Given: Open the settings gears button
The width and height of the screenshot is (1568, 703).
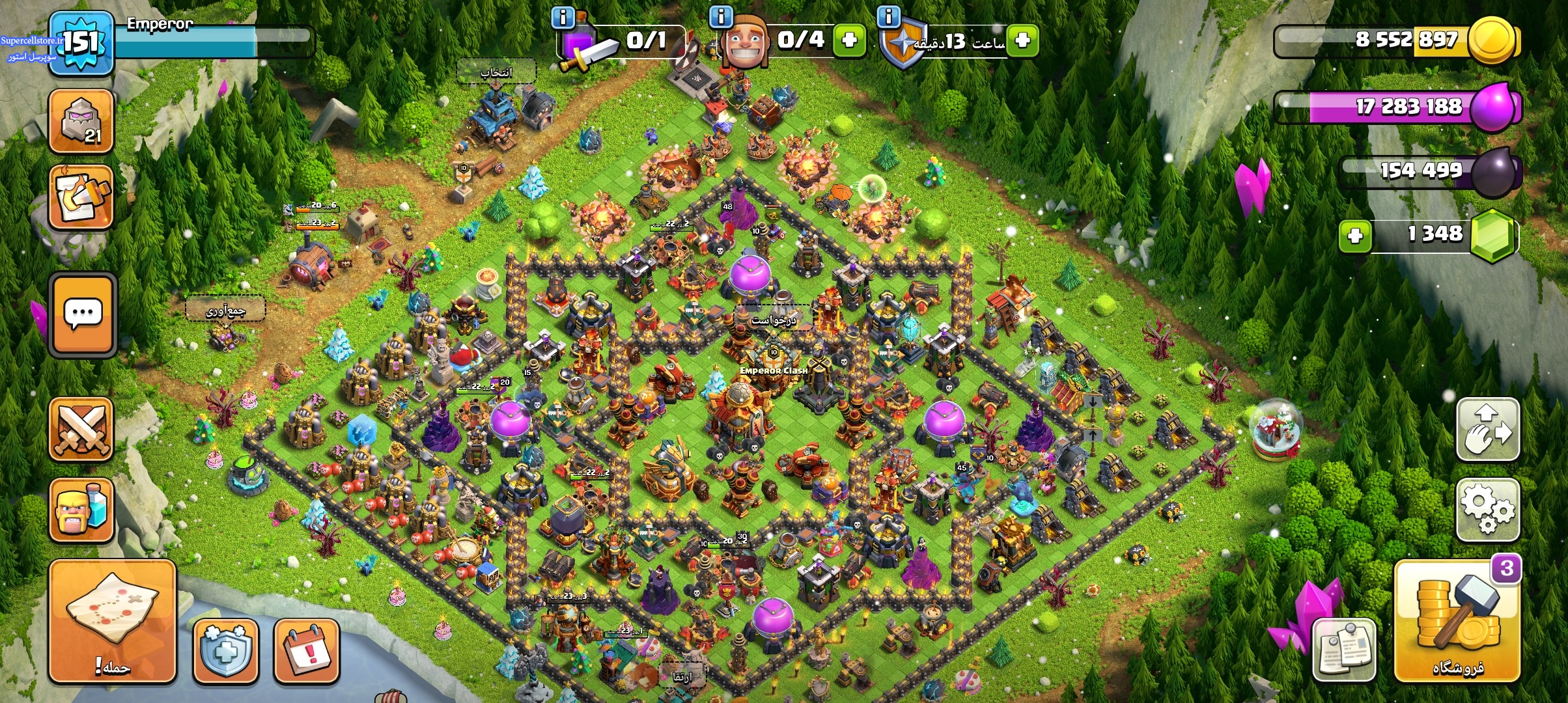Looking at the screenshot, I should pyautogui.click(x=1487, y=510).
